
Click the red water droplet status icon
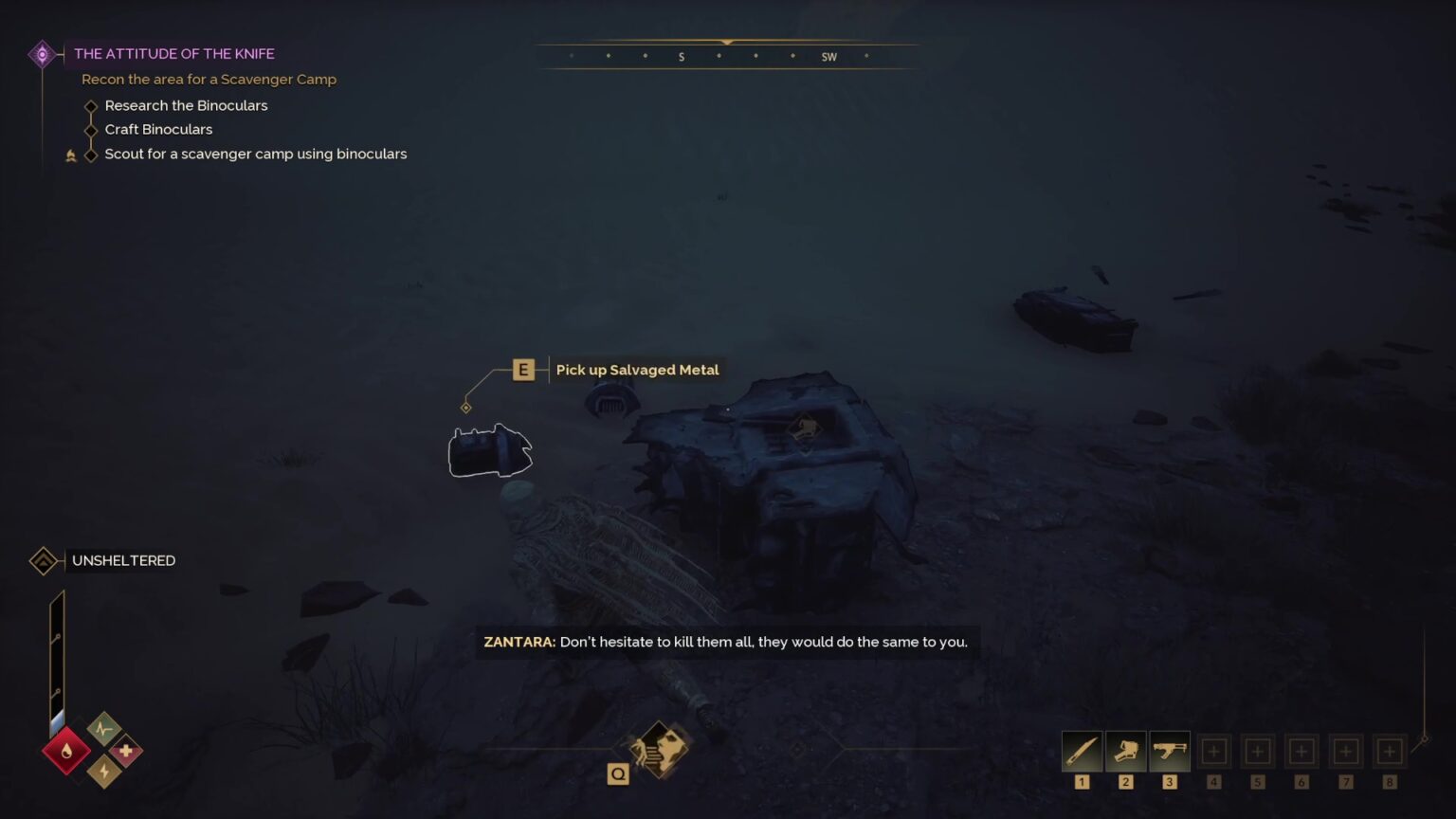pos(65,750)
